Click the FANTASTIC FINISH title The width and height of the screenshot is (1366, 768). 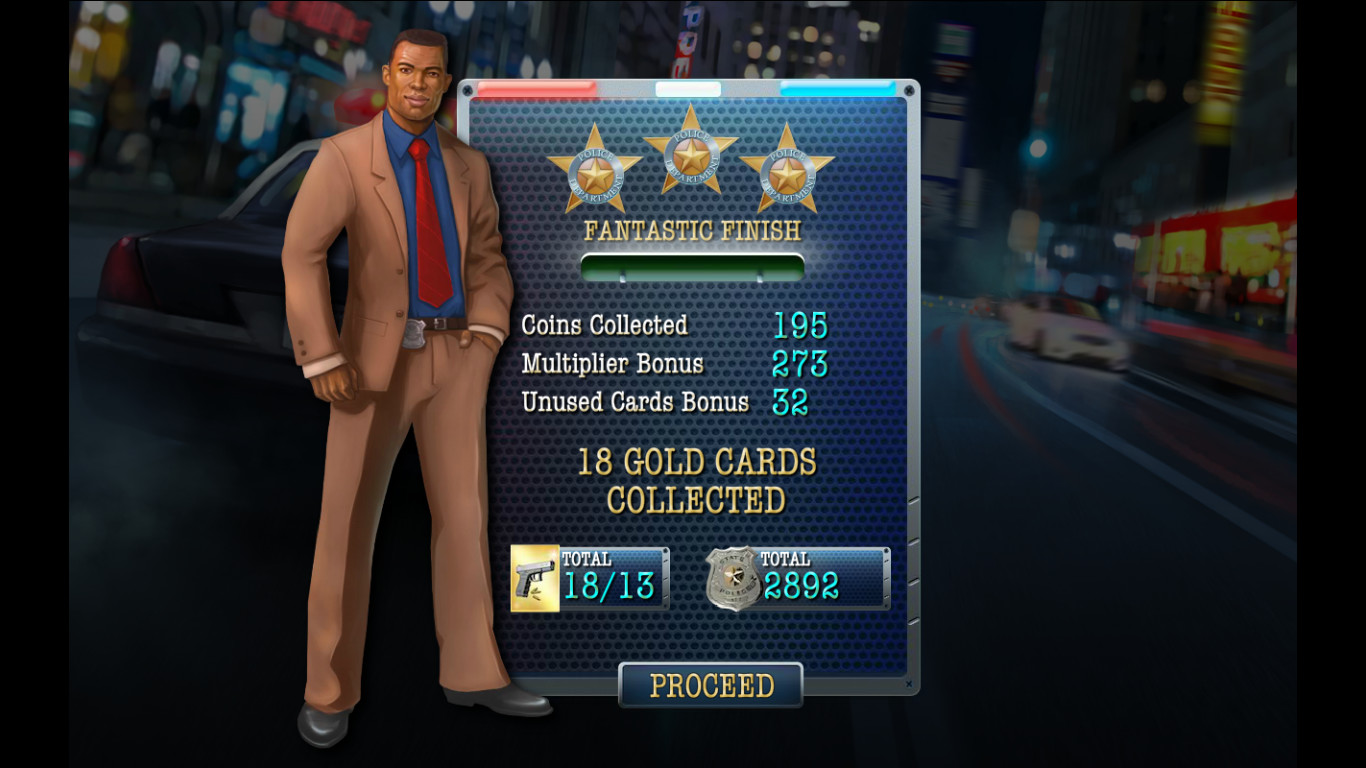(692, 231)
